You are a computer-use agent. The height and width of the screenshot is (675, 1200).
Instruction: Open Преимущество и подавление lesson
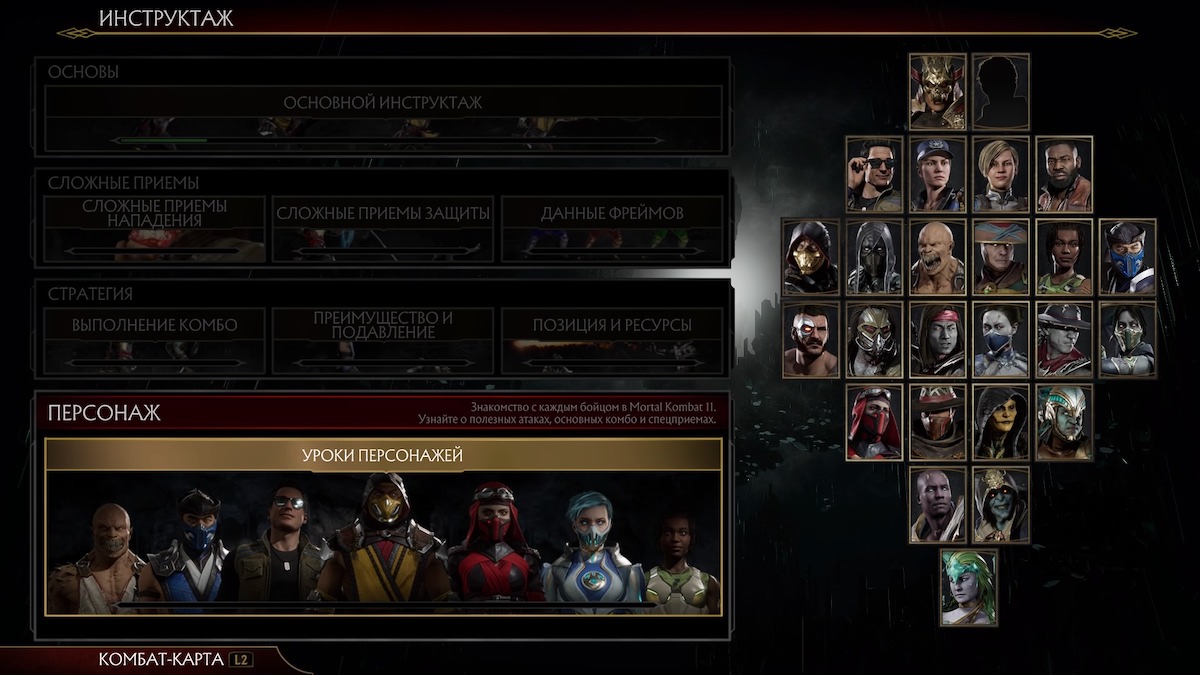click(383, 326)
